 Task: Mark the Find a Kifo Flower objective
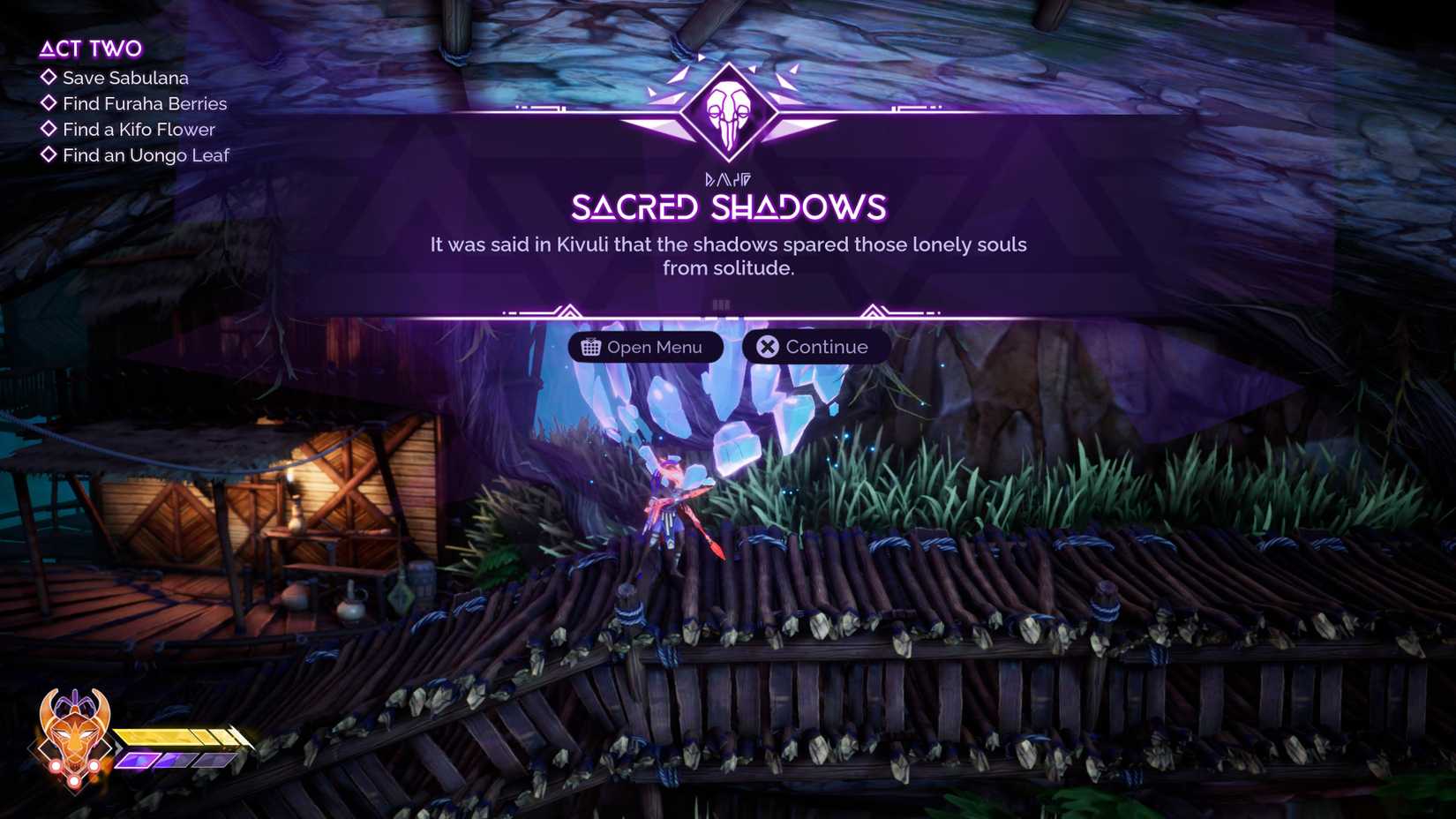pyautogui.click(x=49, y=129)
